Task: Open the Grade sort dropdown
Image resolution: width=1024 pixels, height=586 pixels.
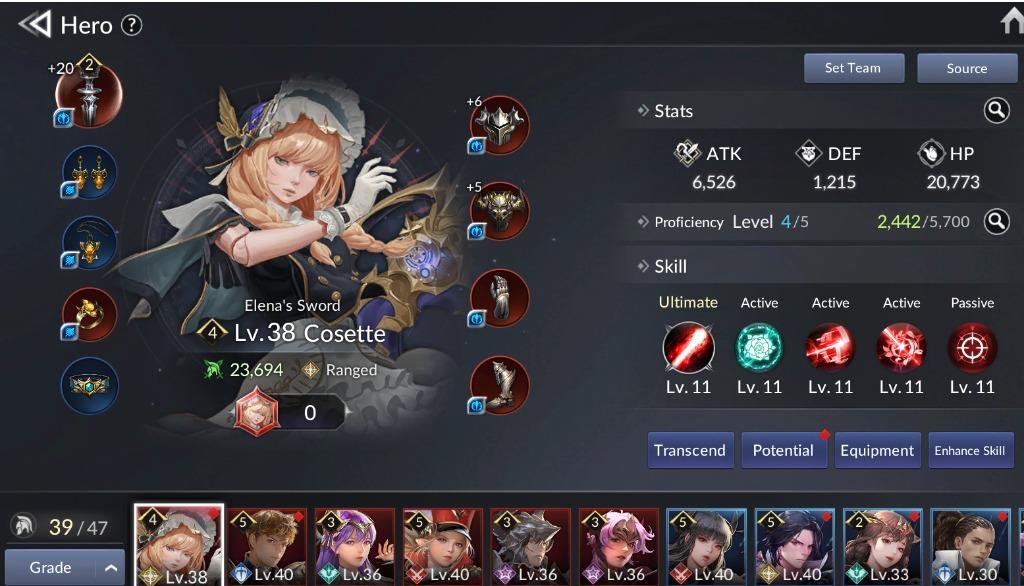Action: [x=64, y=568]
